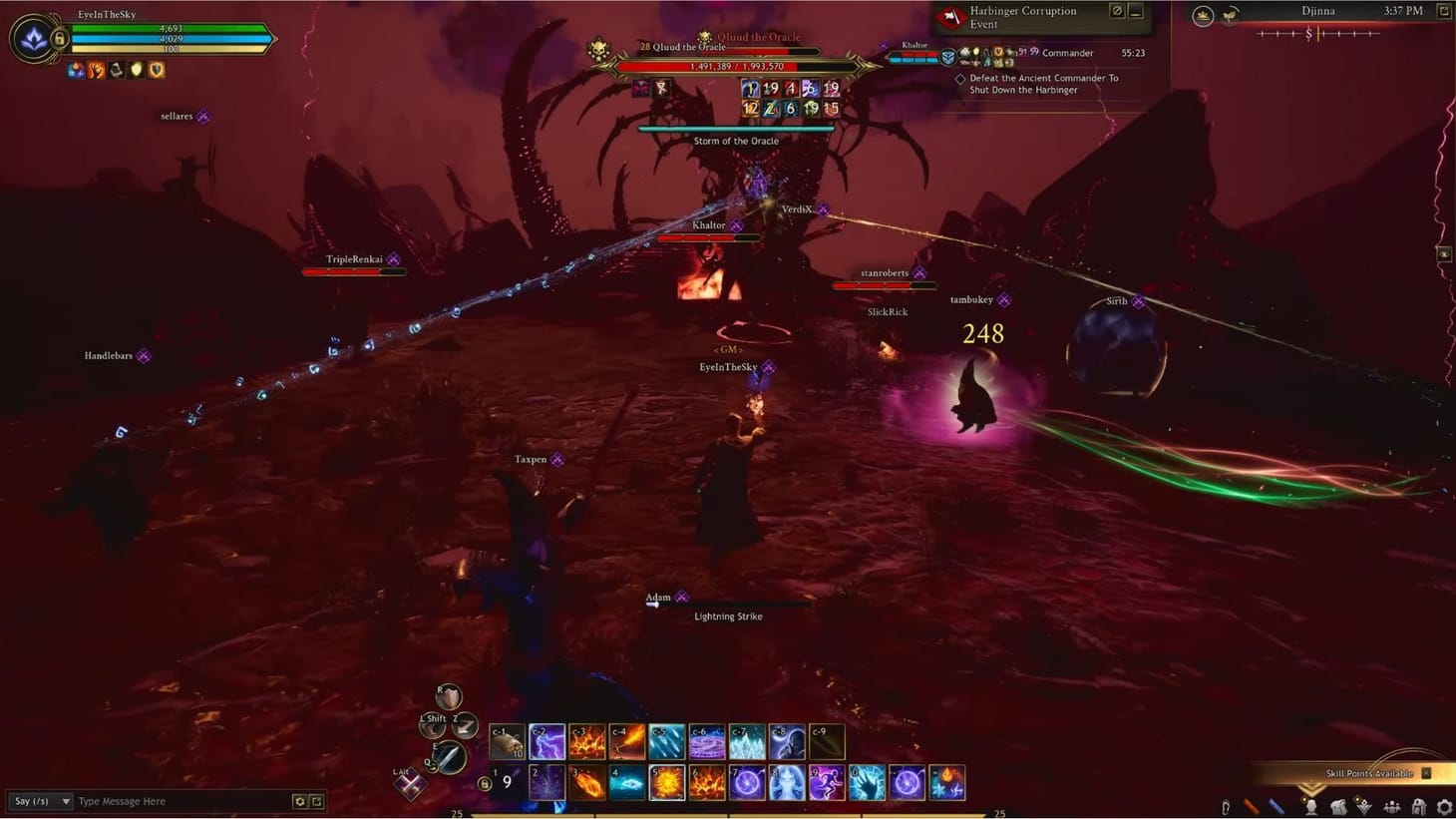The width and height of the screenshot is (1456, 819).
Task: Toggle visibility of the Harbinger event tracker
Action: coord(1118,12)
